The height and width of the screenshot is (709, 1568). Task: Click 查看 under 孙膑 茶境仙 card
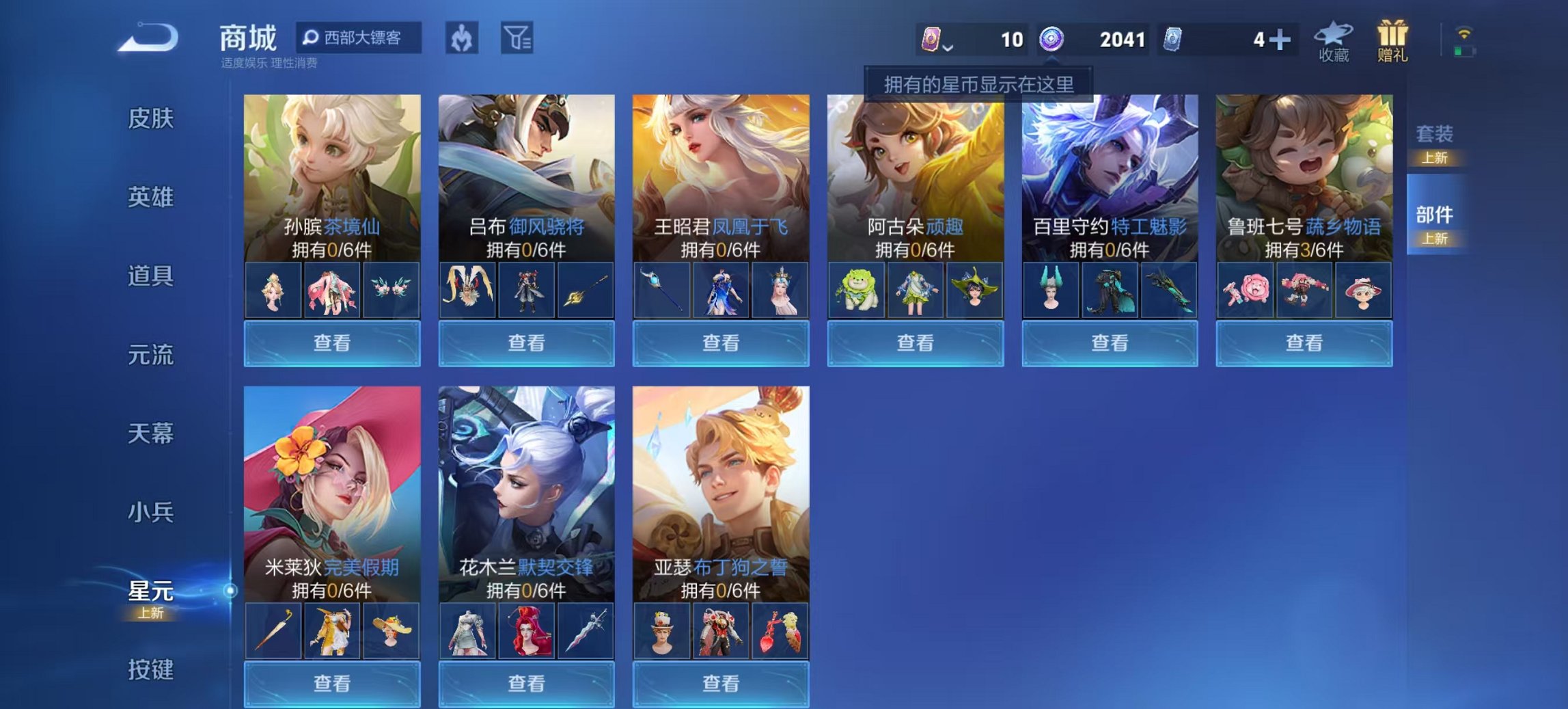pyautogui.click(x=332, y=343)
